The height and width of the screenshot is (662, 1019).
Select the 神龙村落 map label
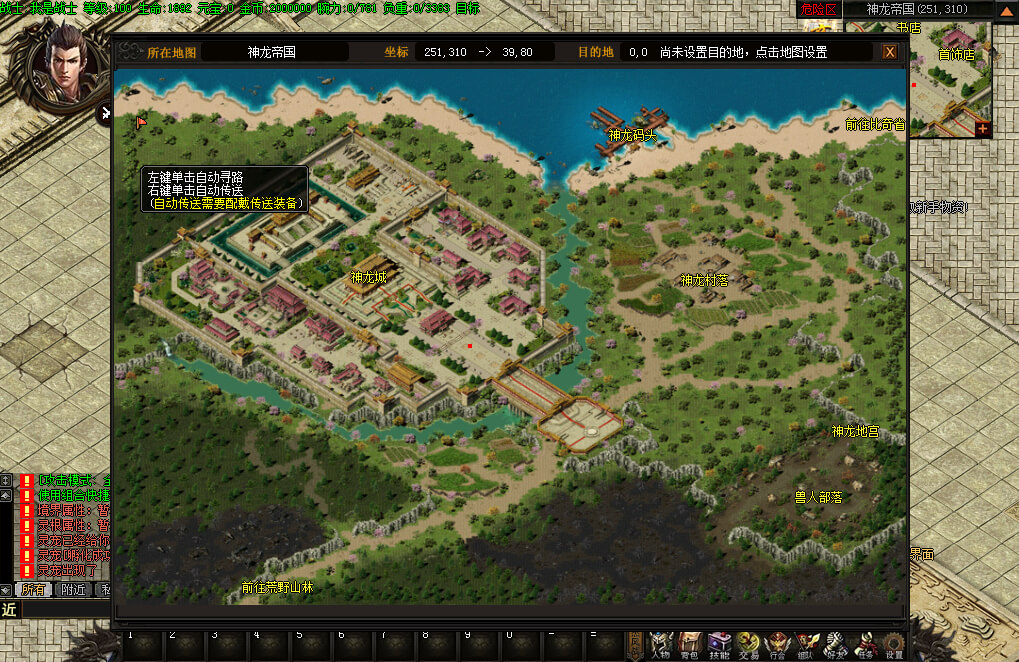[704, 281]
